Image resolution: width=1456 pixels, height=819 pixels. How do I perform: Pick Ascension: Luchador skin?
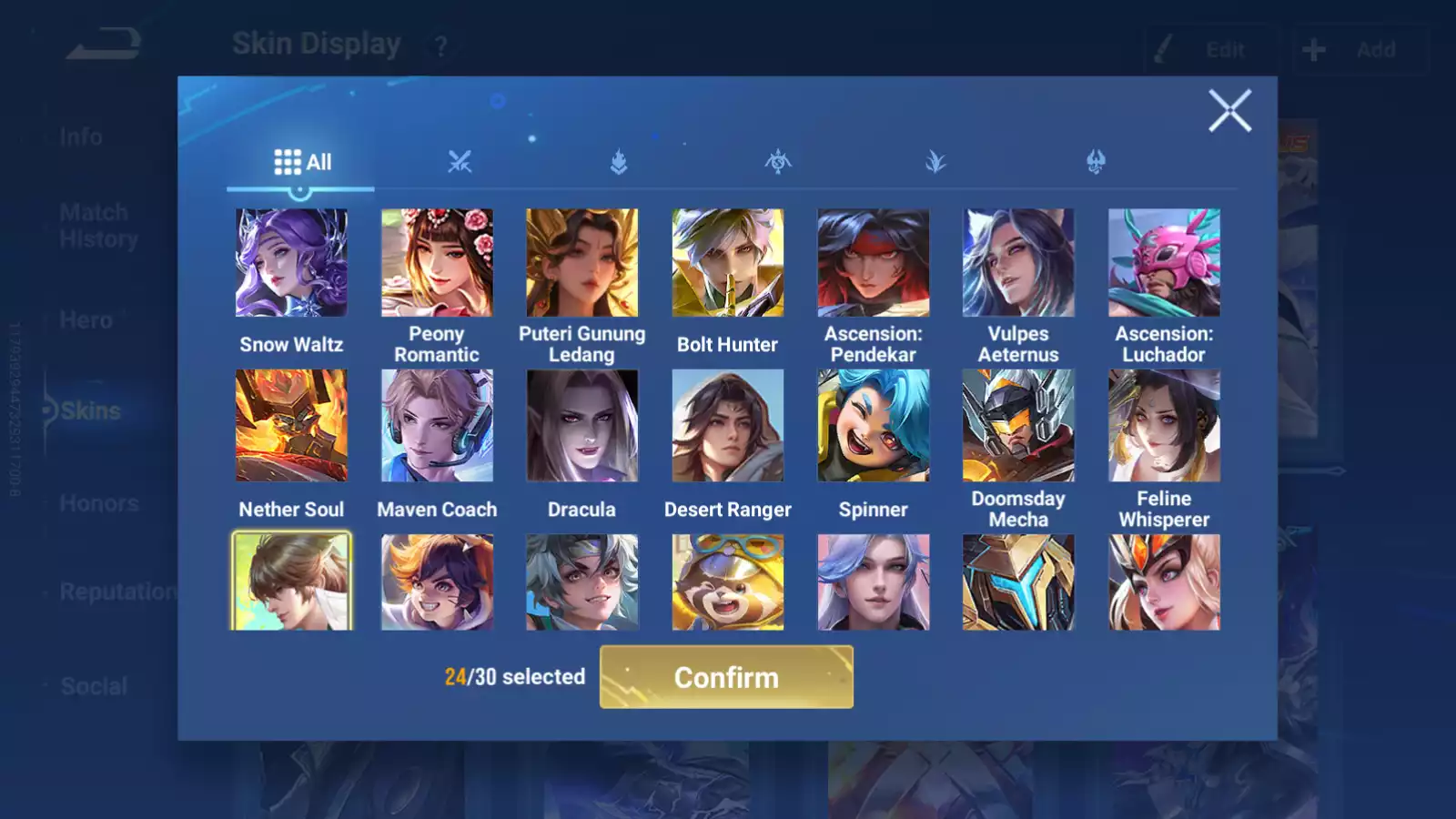(1164, 263)
